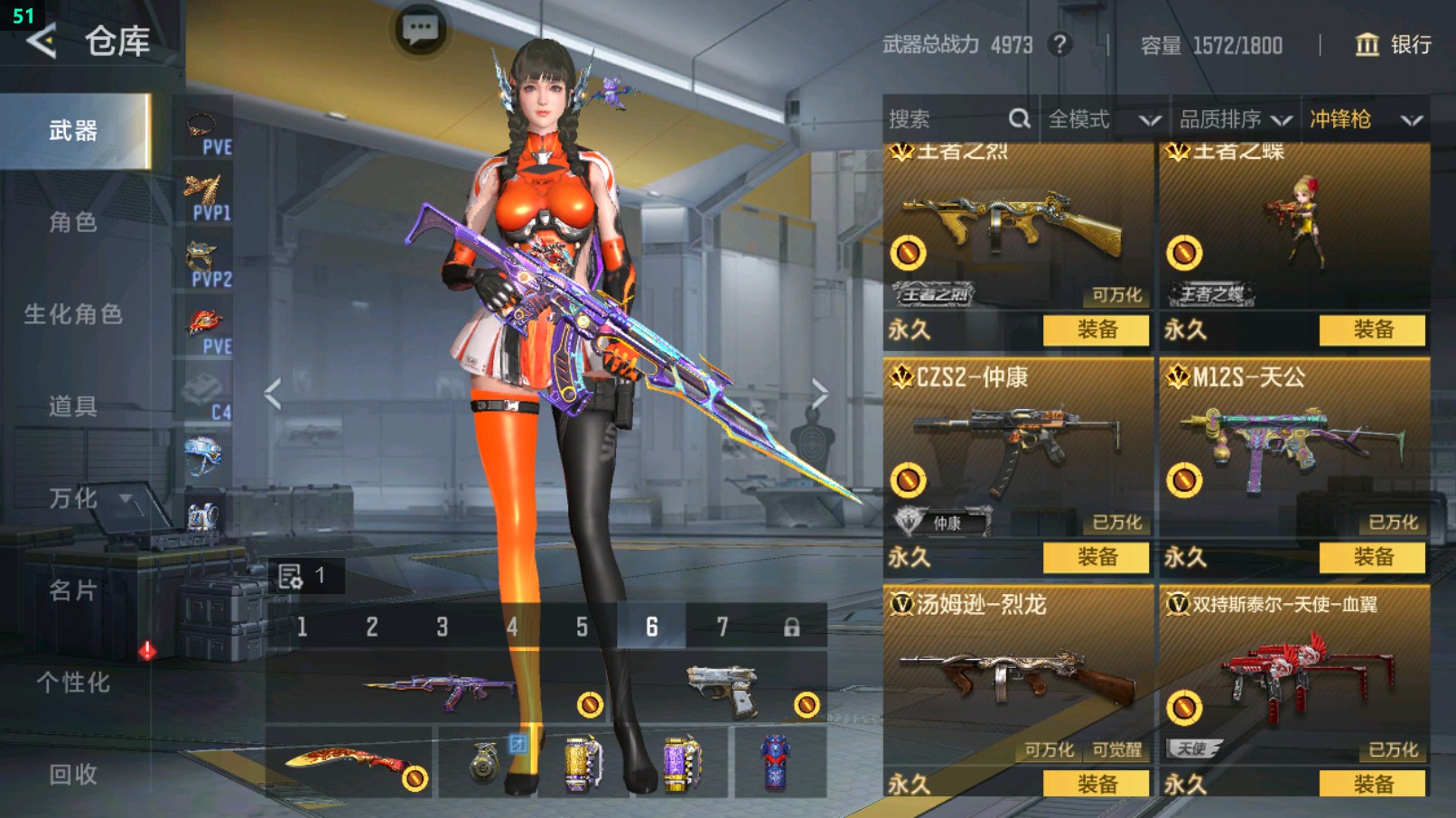Screen dimensions: 1456x818
Task: Open the chat bubble icon
Action: 420,30
